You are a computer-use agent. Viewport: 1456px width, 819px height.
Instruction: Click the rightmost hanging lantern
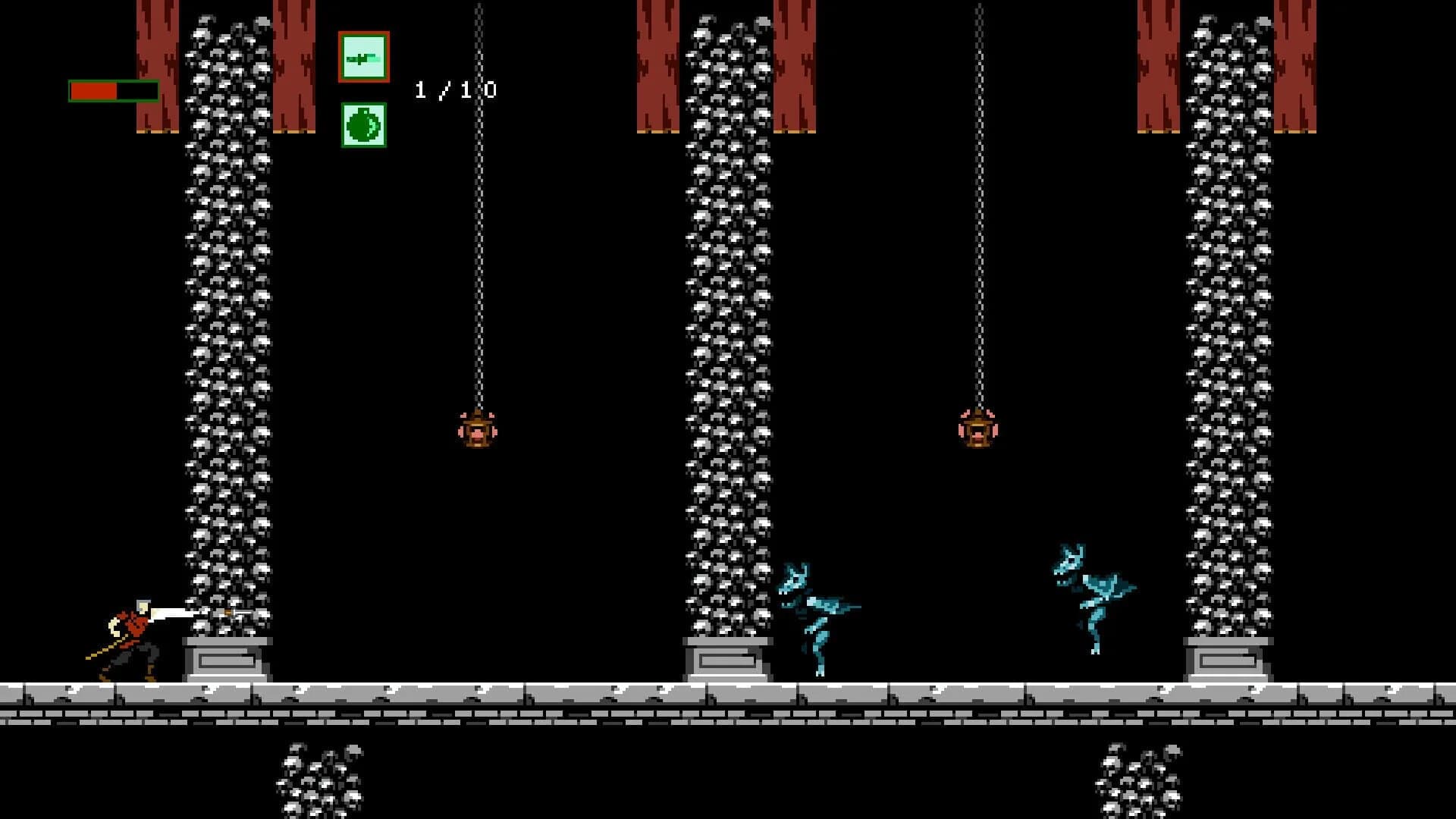977,428
